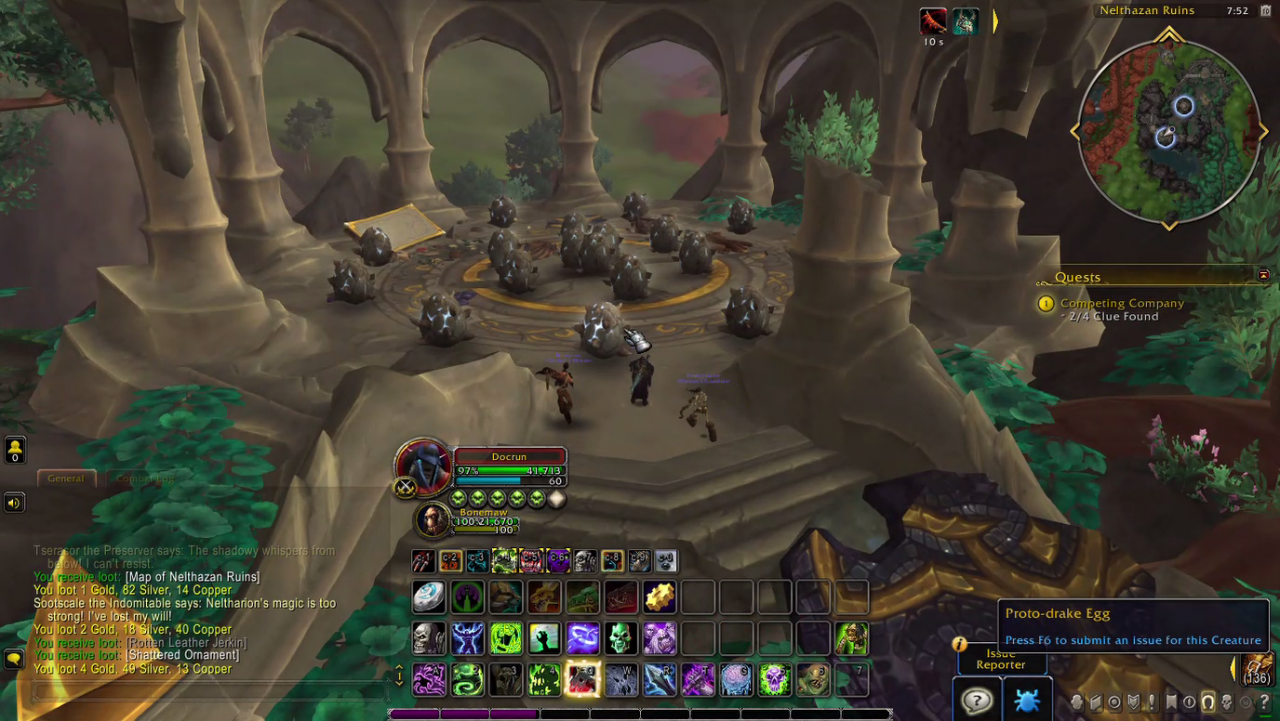This screenshot has height=721, width=1280.
Task: Cast the green swirl spell
Action: click(x=467, y=680)
